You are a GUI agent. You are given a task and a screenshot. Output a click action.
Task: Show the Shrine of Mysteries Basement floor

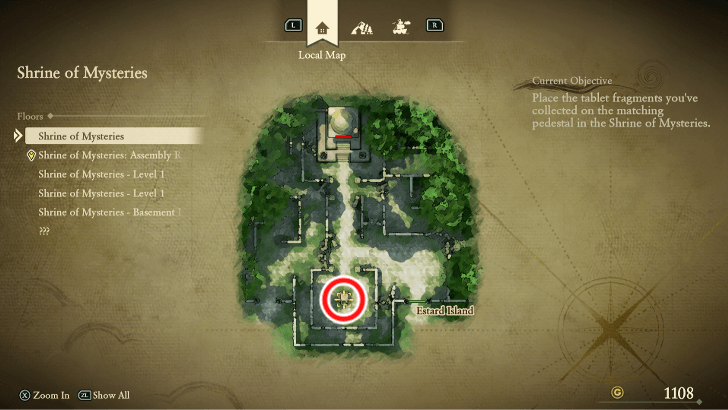(108, 212)
